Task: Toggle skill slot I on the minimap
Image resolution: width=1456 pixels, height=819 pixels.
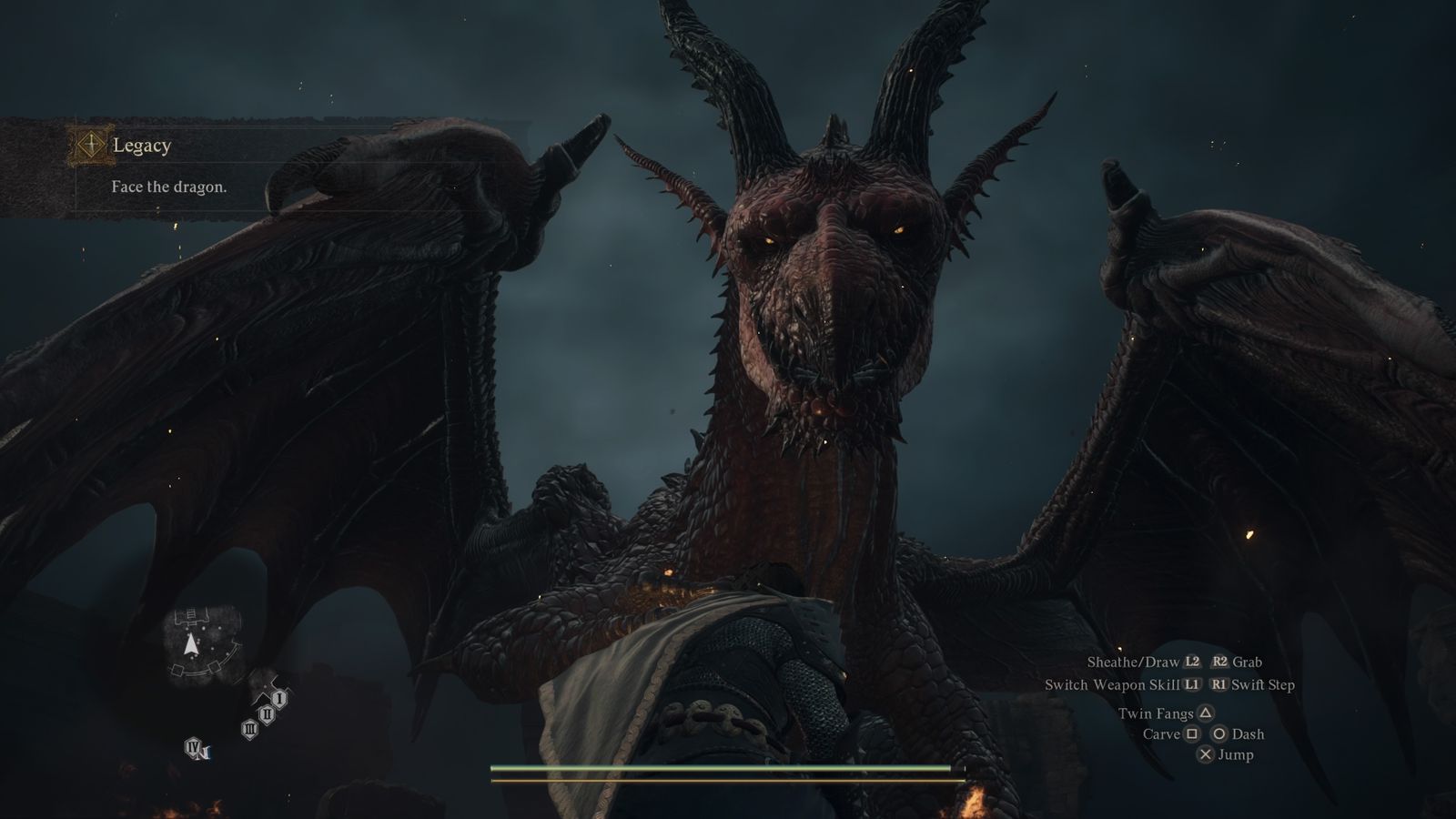Action: click(279, 699)
